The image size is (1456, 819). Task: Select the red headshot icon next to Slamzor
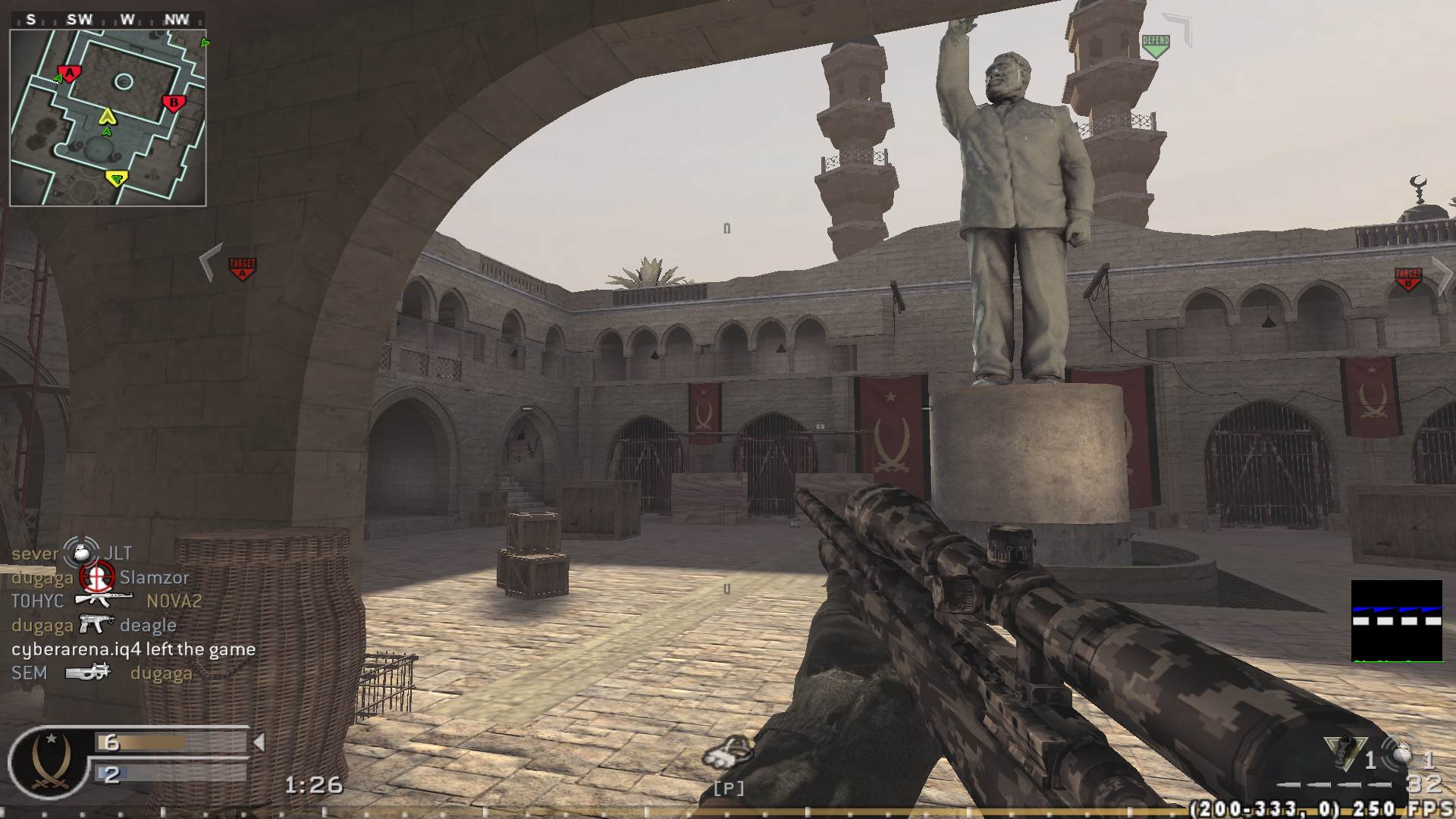[x=97, y=576]
